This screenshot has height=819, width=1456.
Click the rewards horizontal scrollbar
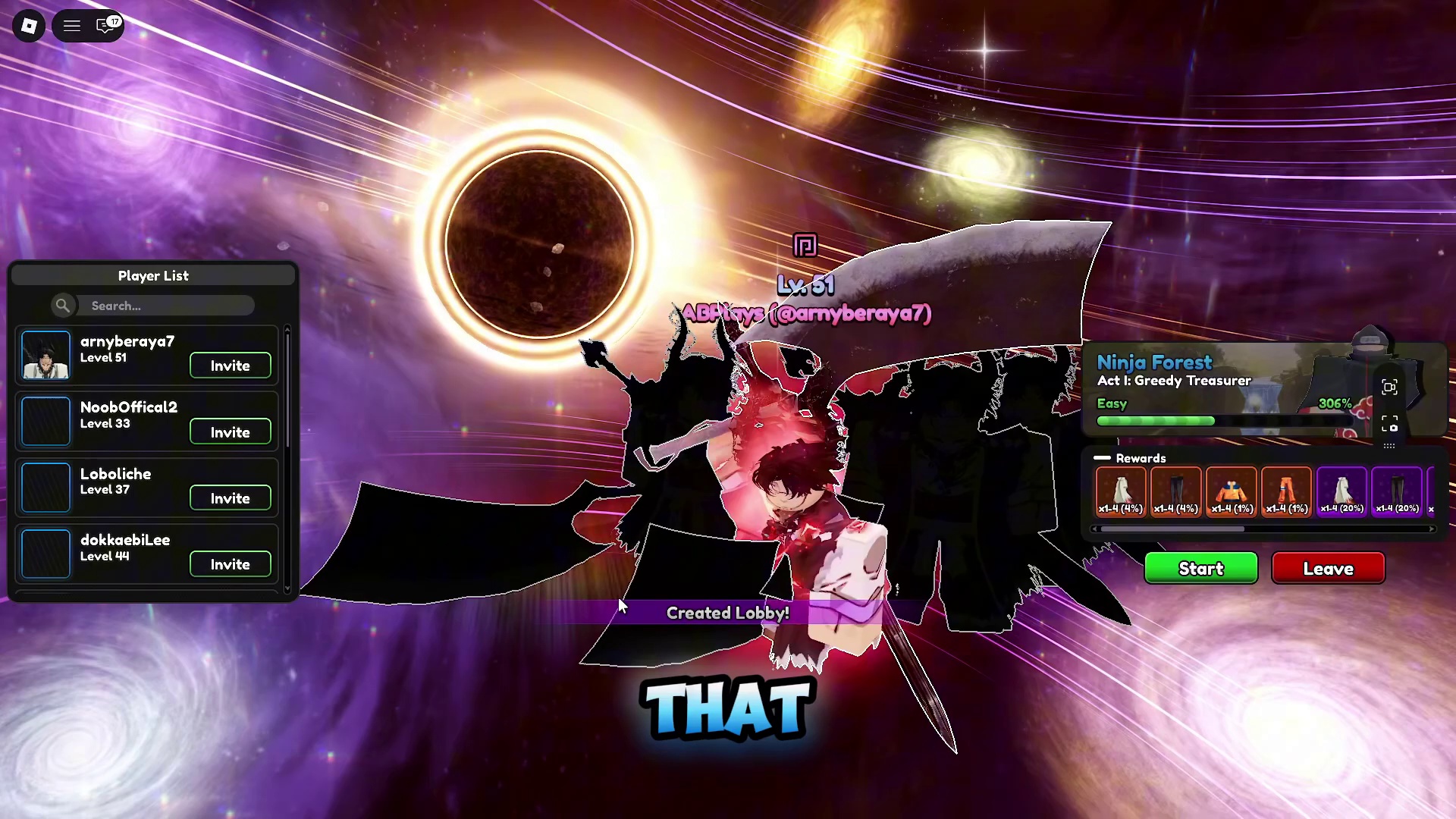pyautogui.click(x=1172, y=529)
